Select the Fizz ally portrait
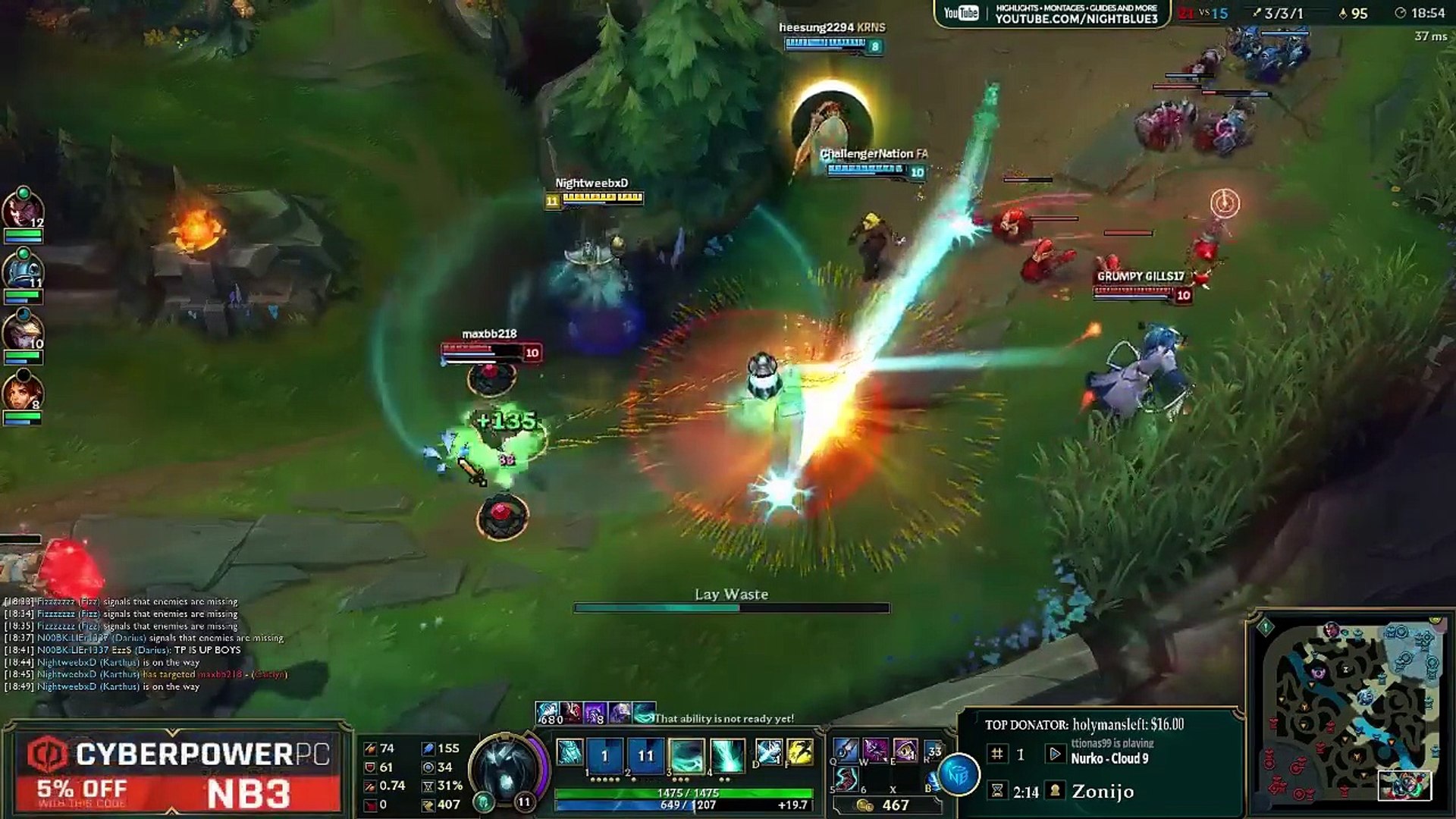1456x819 pixels. (23, 271)
